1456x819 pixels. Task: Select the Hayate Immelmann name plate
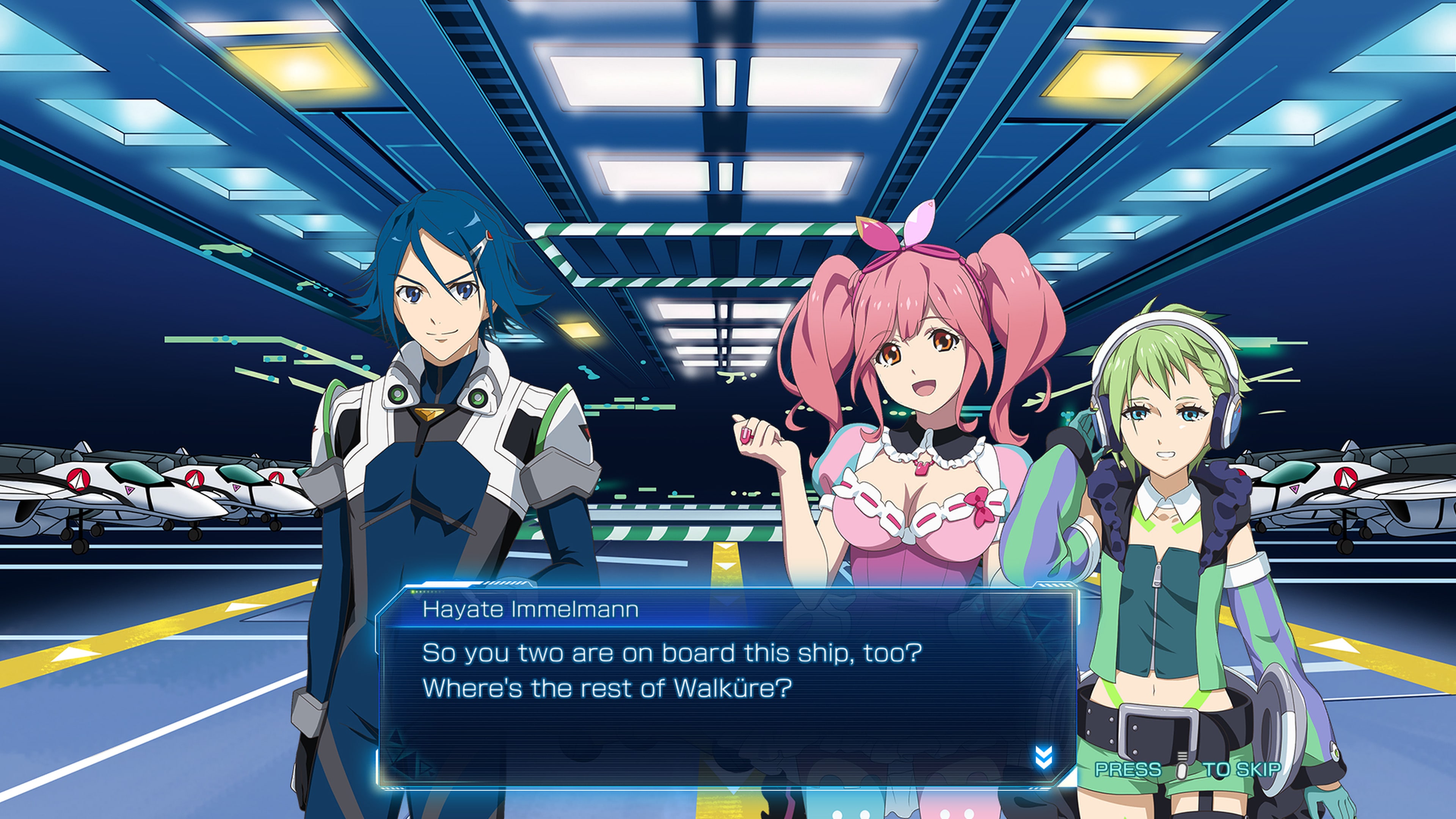coord(531,608)
